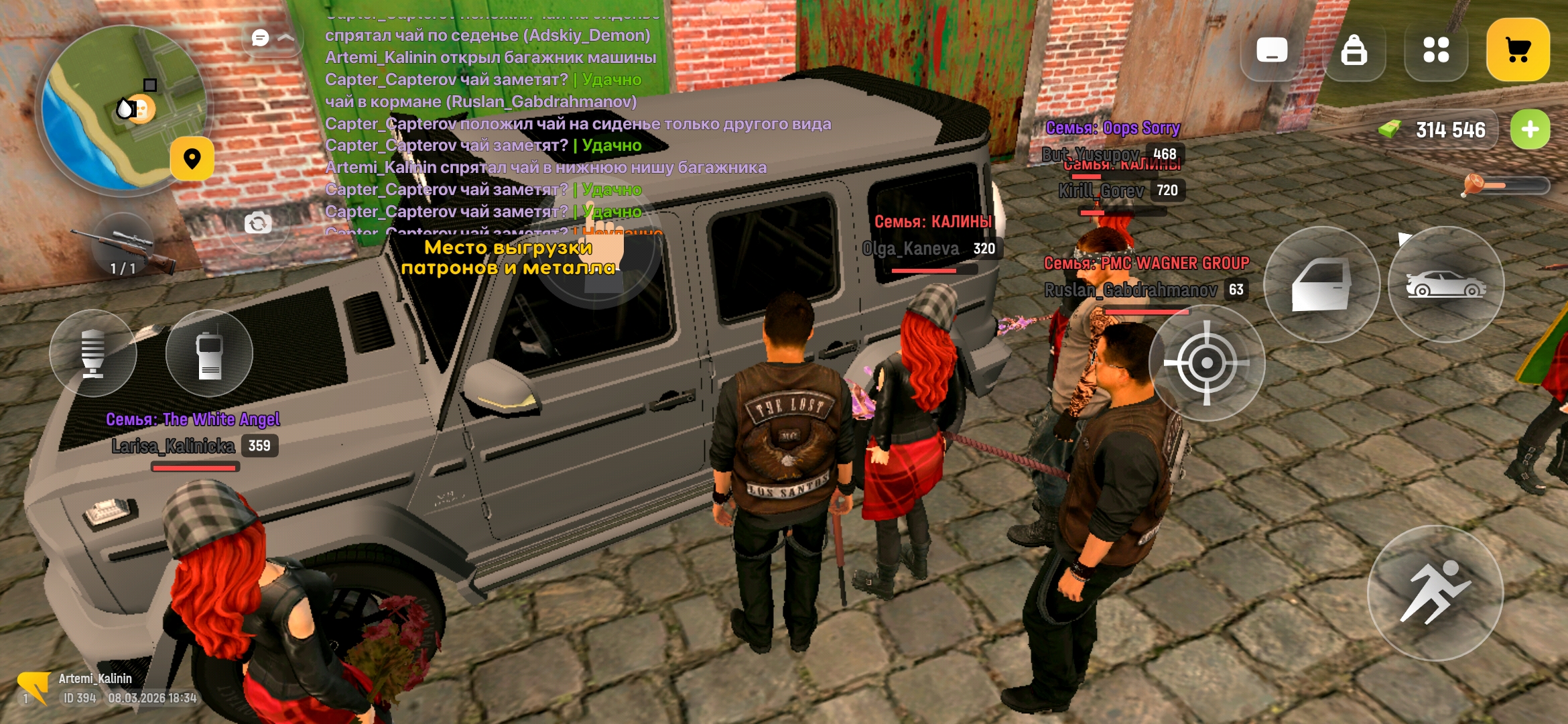Image resolution: width=1568 pixels, height=724 pixels.
Task: Activate the microphone voice chat button
Action: coord(93,353)
